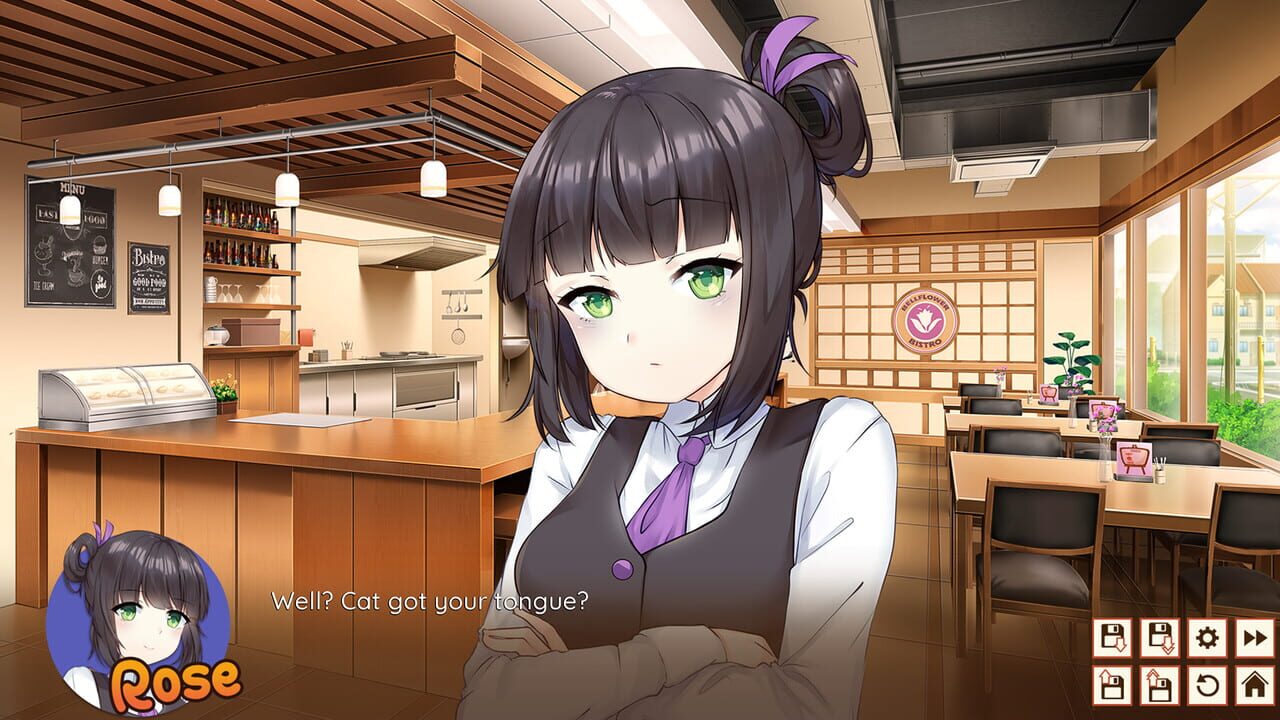Open the load game screen
The height and width of the screenshot is (720, 1280).
pyautogui.click(x=1113, y=686)
